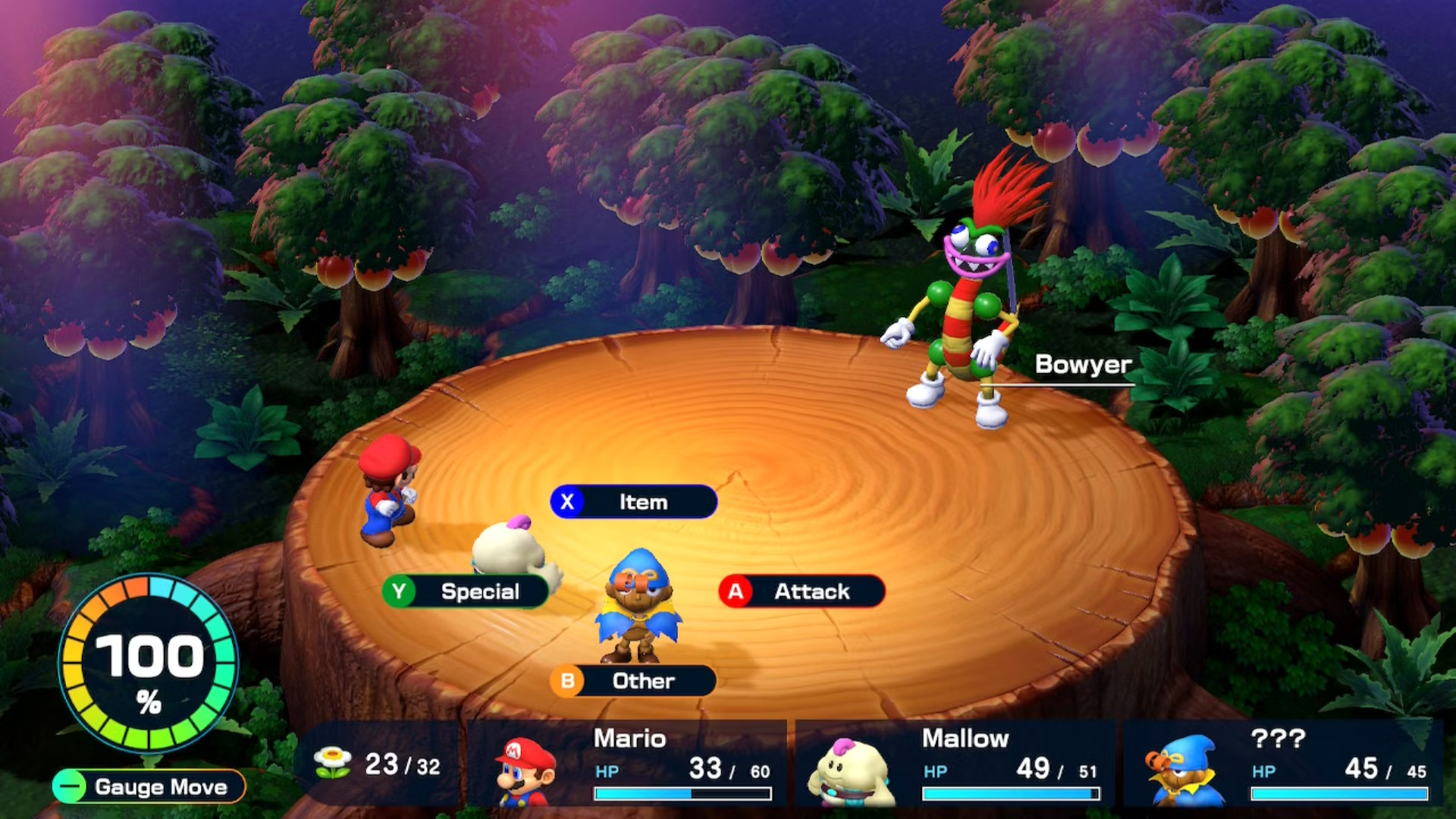Image resolution: width=1456 pixels, height=819 pixels.
Task: Open the Other command menu
Action: click(633, 681)
